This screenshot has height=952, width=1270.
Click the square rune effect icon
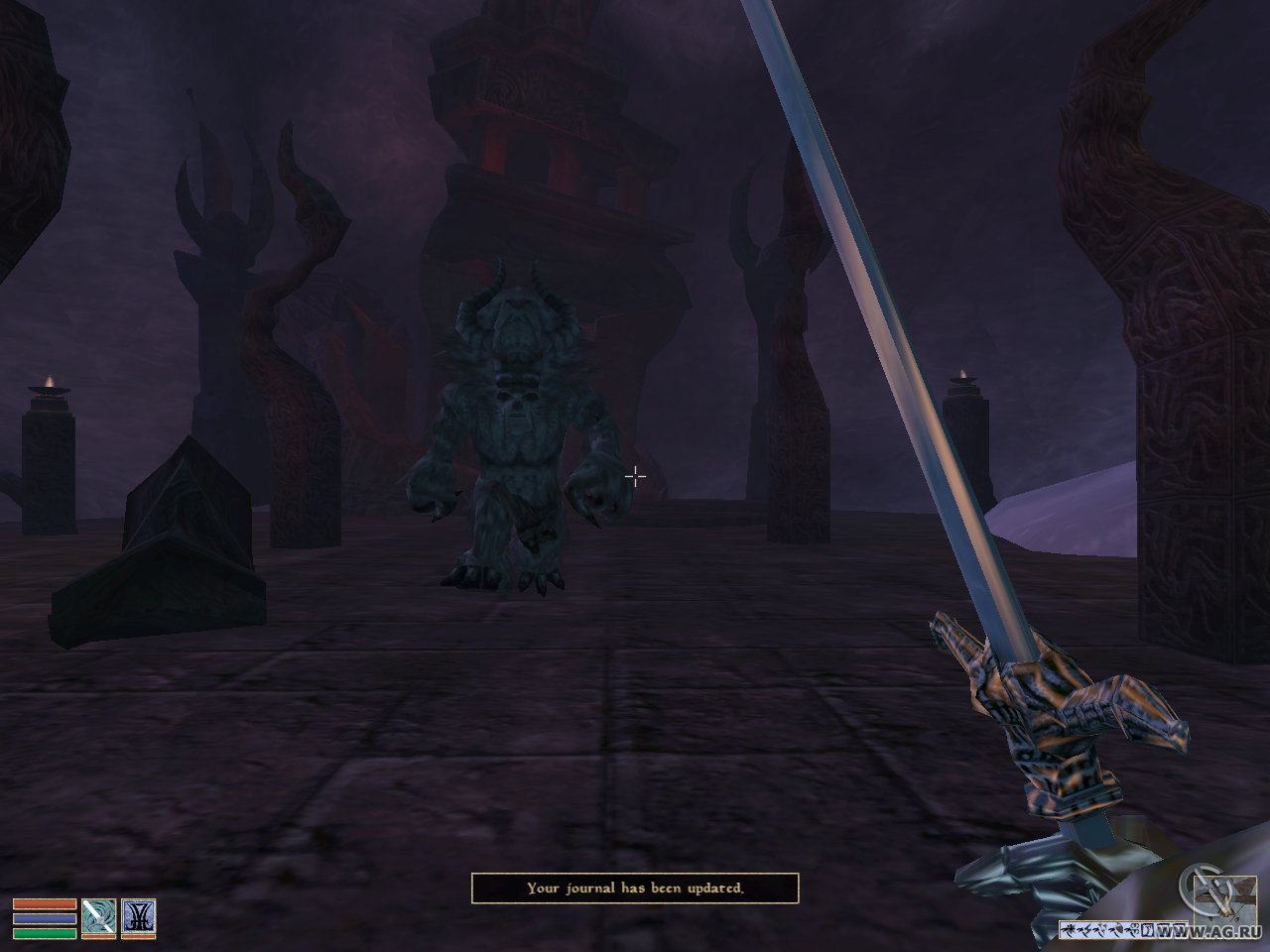pos(1148,929)
